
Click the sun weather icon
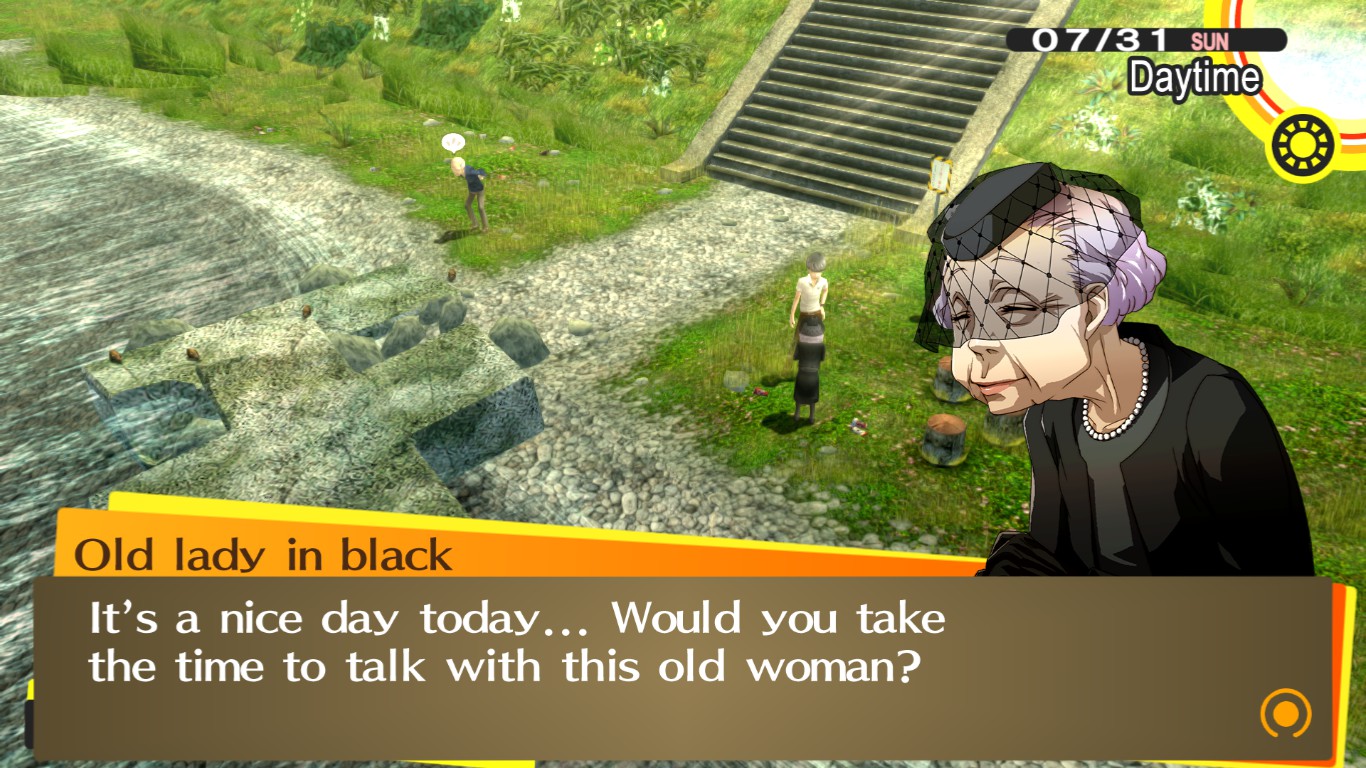pyautogui.click(x=1302, y=143)
